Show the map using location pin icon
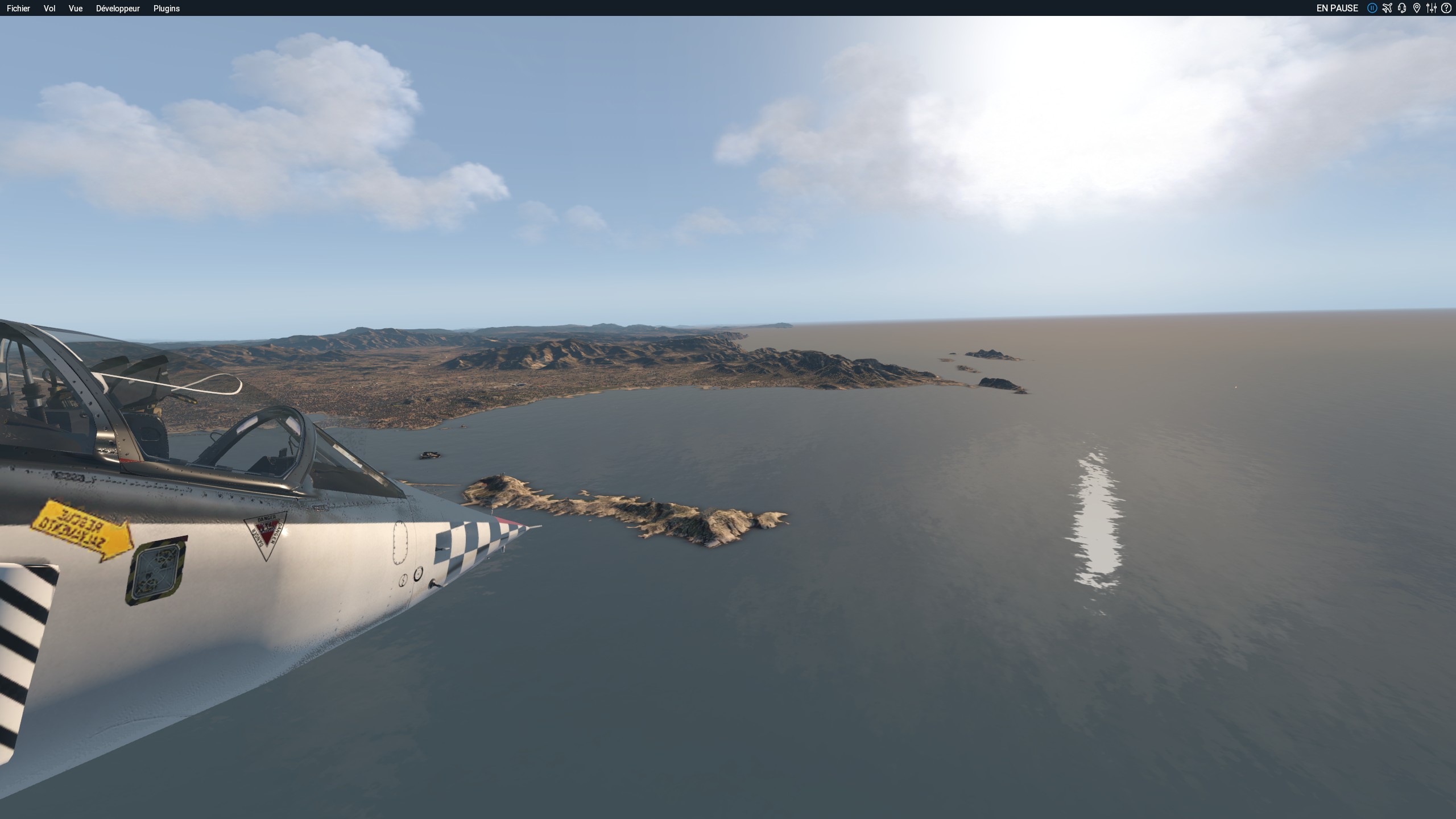This screenshot has height=819, width=1456. coord(1417,8)
